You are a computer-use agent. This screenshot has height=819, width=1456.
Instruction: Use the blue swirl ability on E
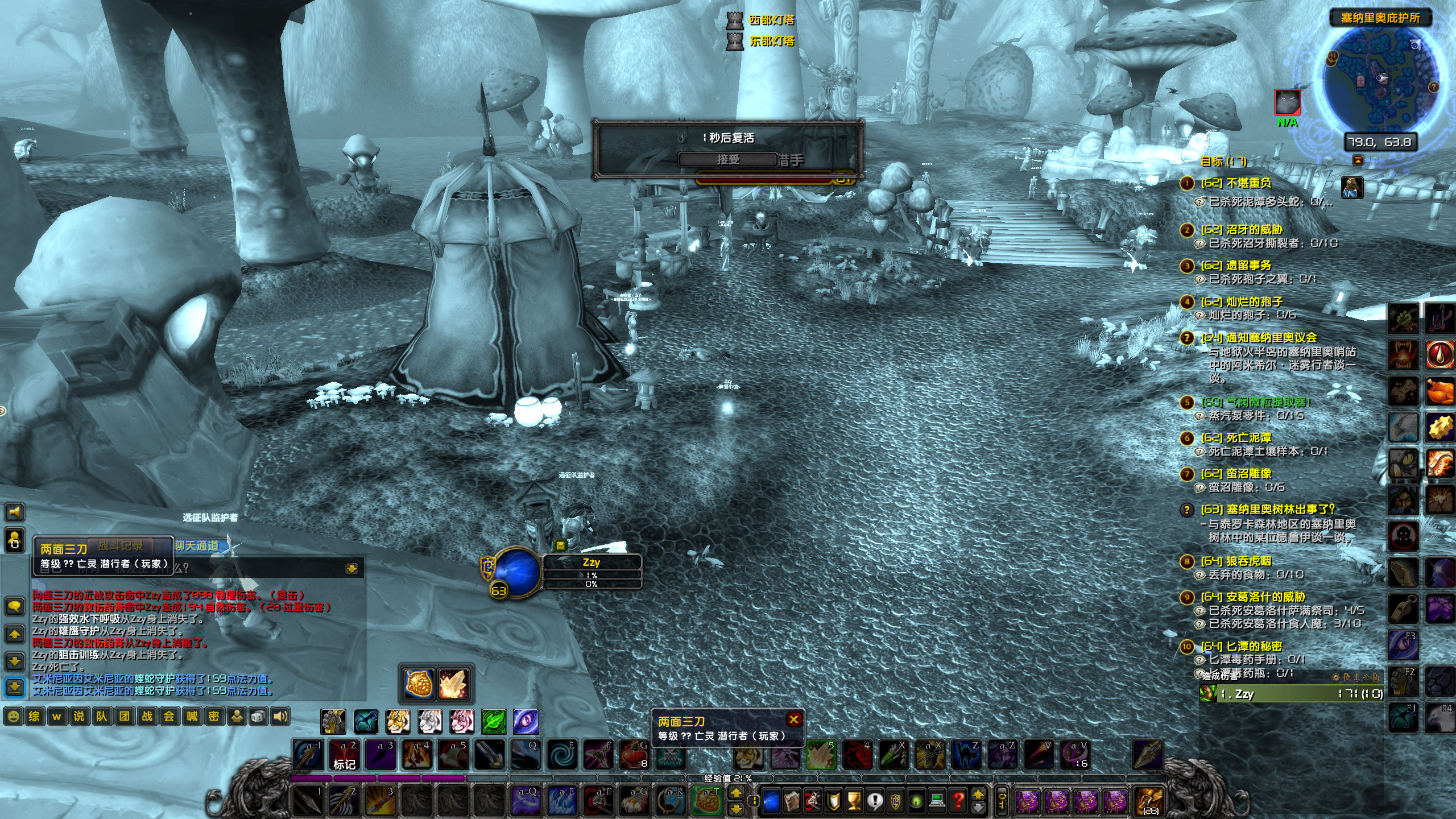pyautogui.click(x=561, y=755)
